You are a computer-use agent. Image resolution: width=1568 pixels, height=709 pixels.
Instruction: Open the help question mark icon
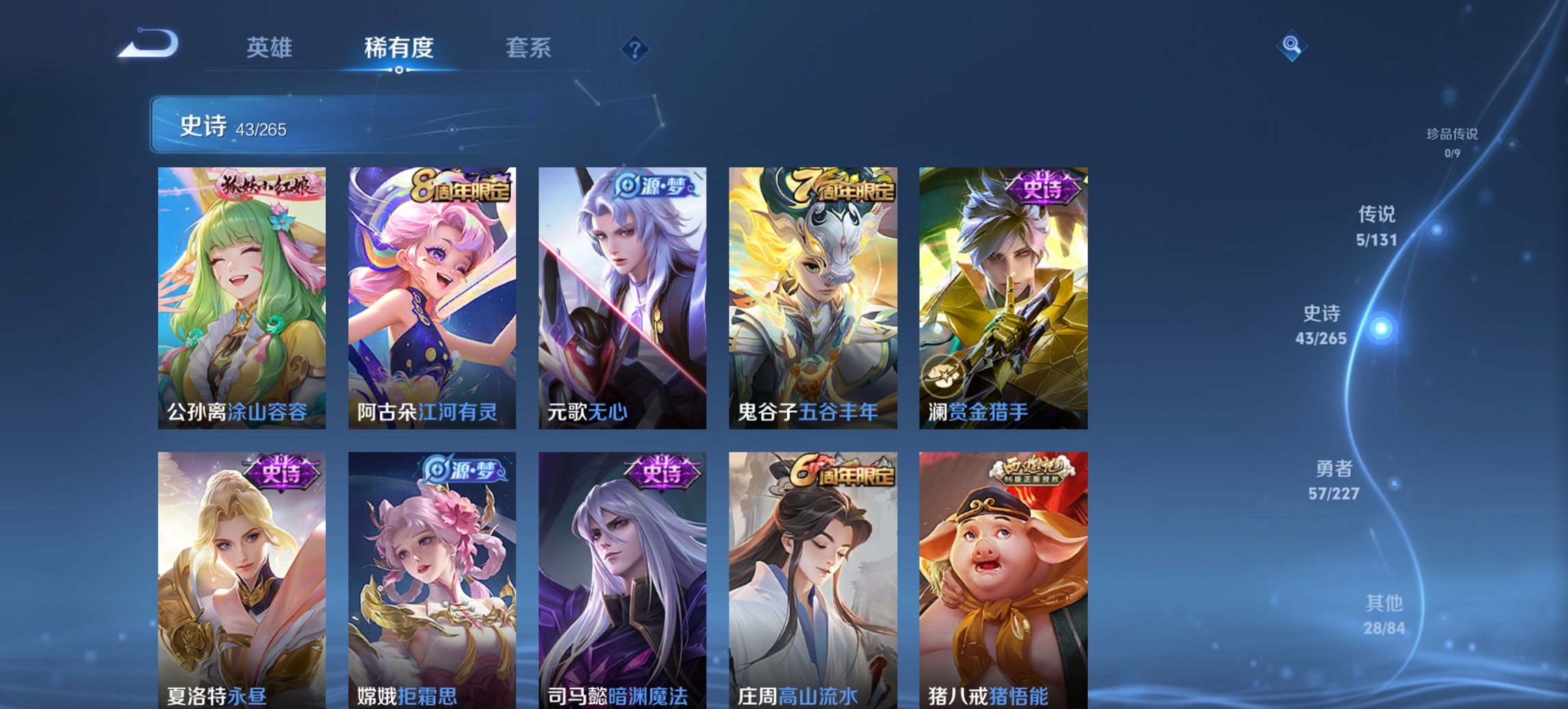coord(635,48)
